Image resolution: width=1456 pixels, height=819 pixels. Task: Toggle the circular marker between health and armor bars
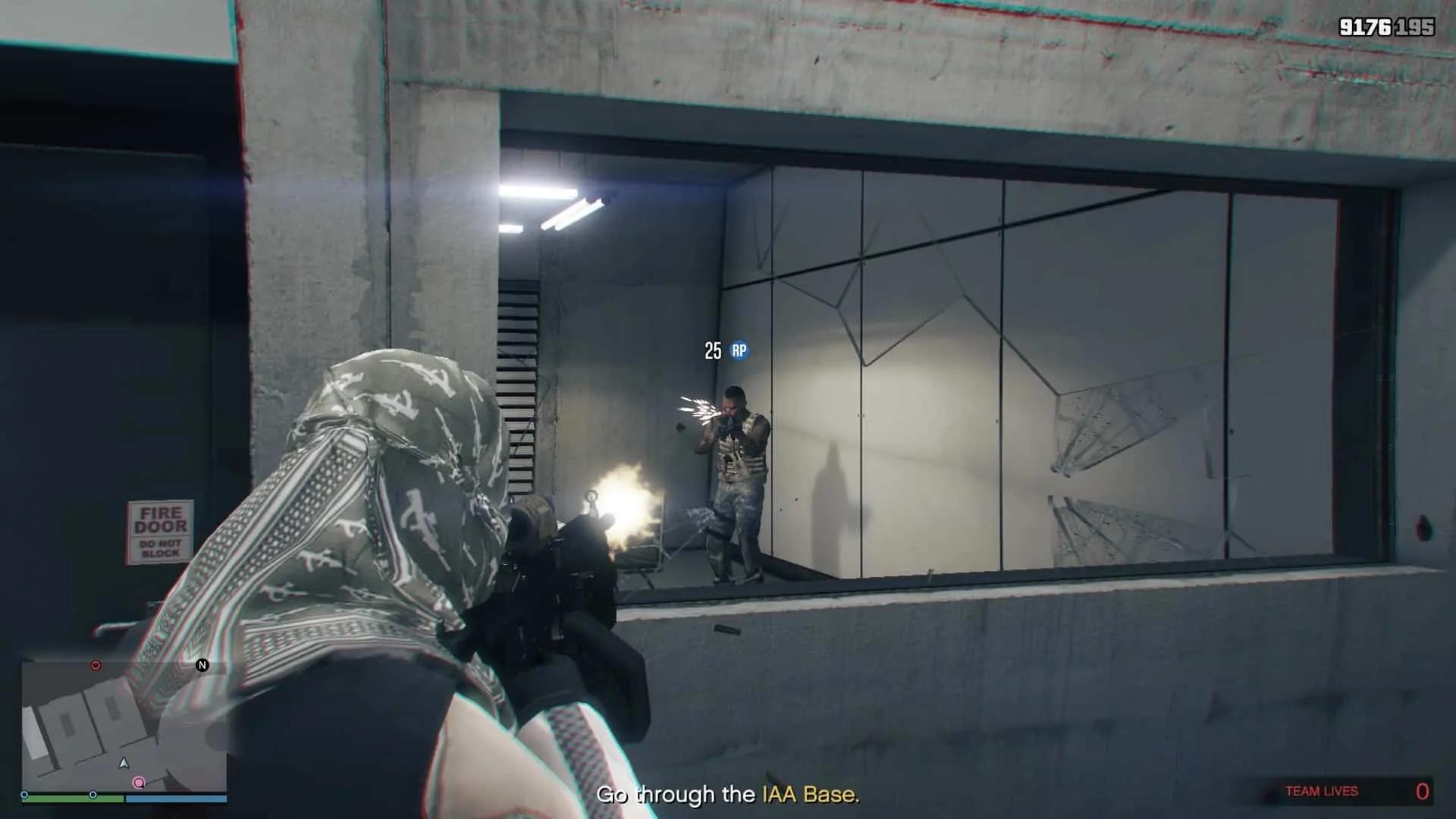93,796
